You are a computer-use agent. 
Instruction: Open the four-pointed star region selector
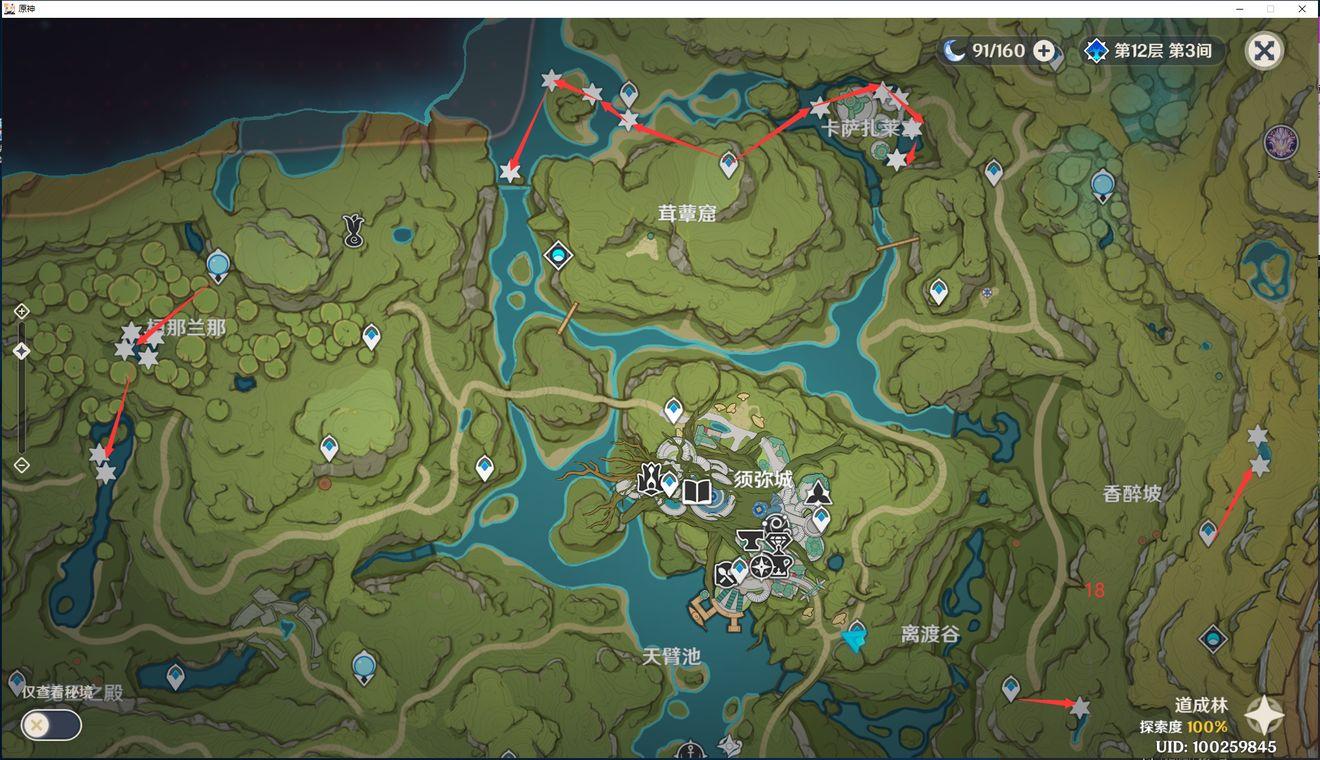click(x=1264, y=716)
